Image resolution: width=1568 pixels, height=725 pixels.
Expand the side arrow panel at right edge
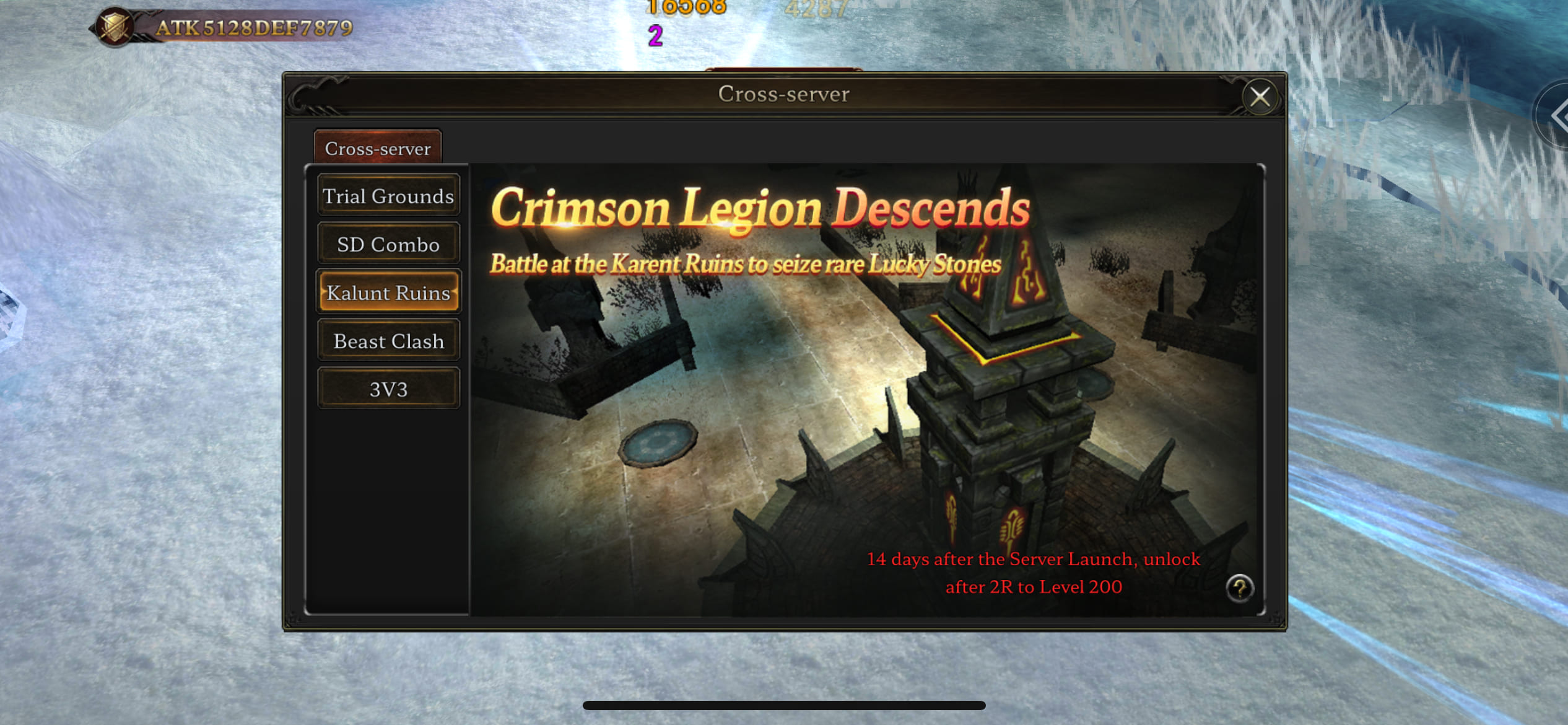[1557, 115]
